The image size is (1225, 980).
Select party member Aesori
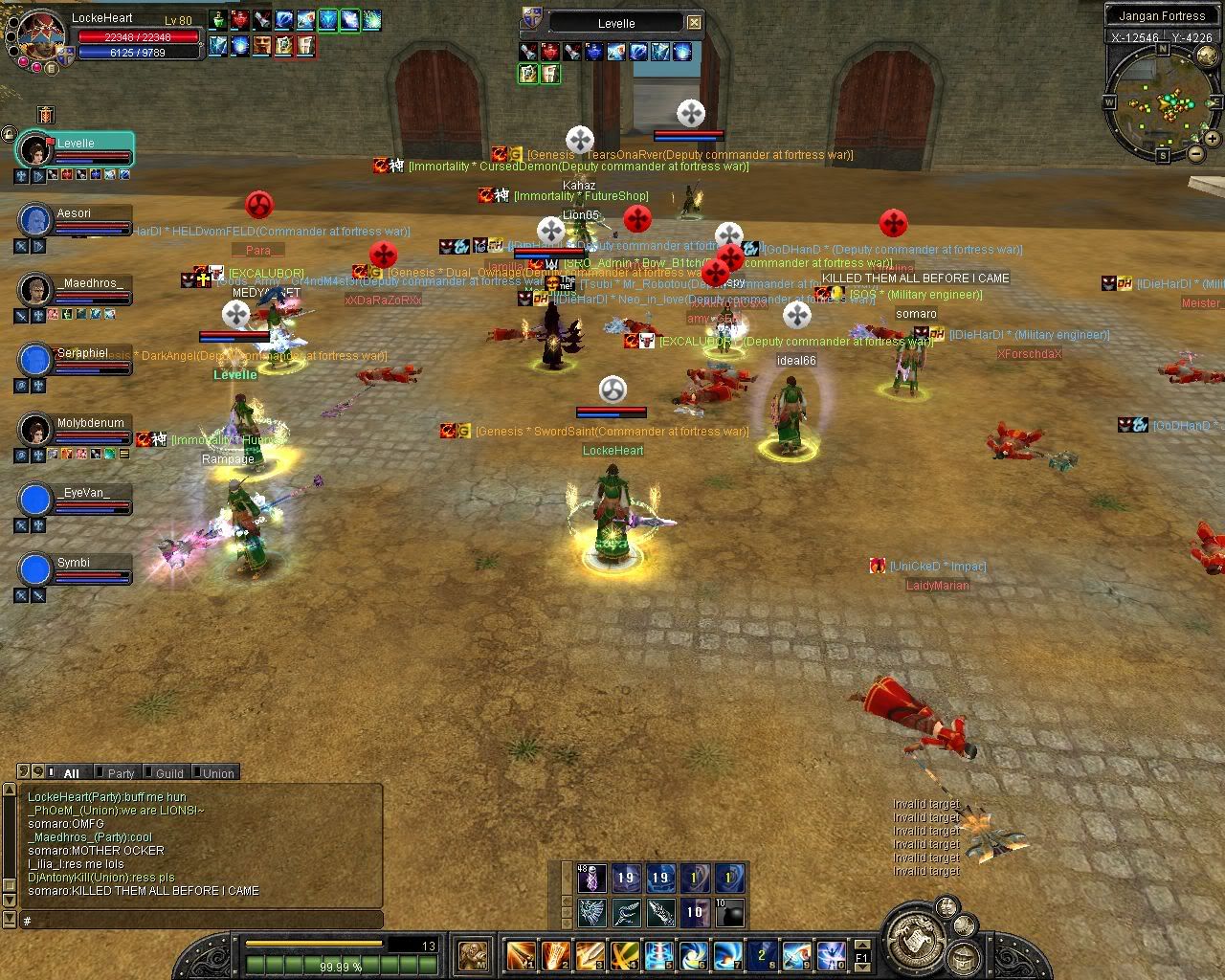75,220
